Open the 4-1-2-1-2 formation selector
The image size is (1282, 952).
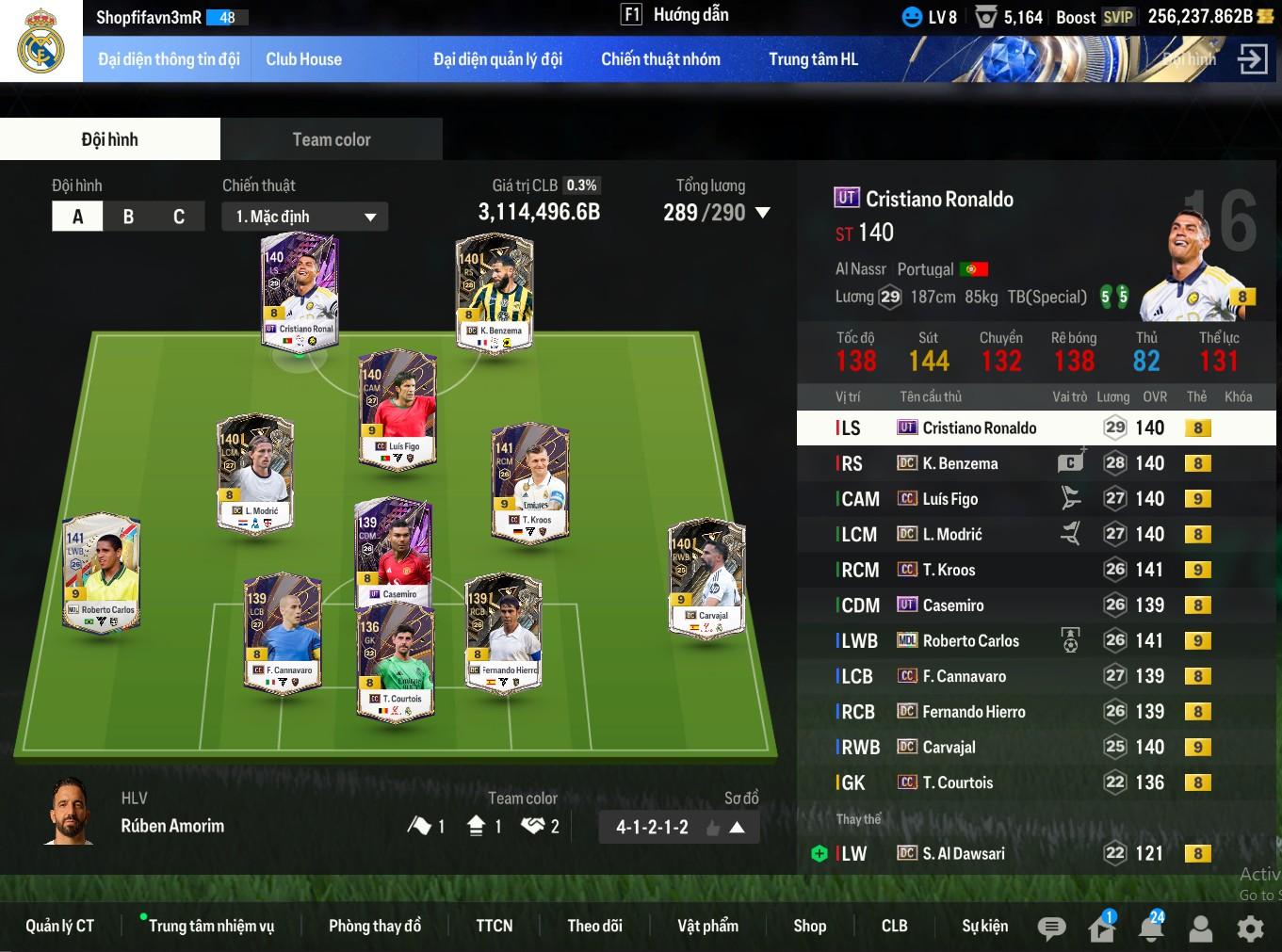pos(679,827)
